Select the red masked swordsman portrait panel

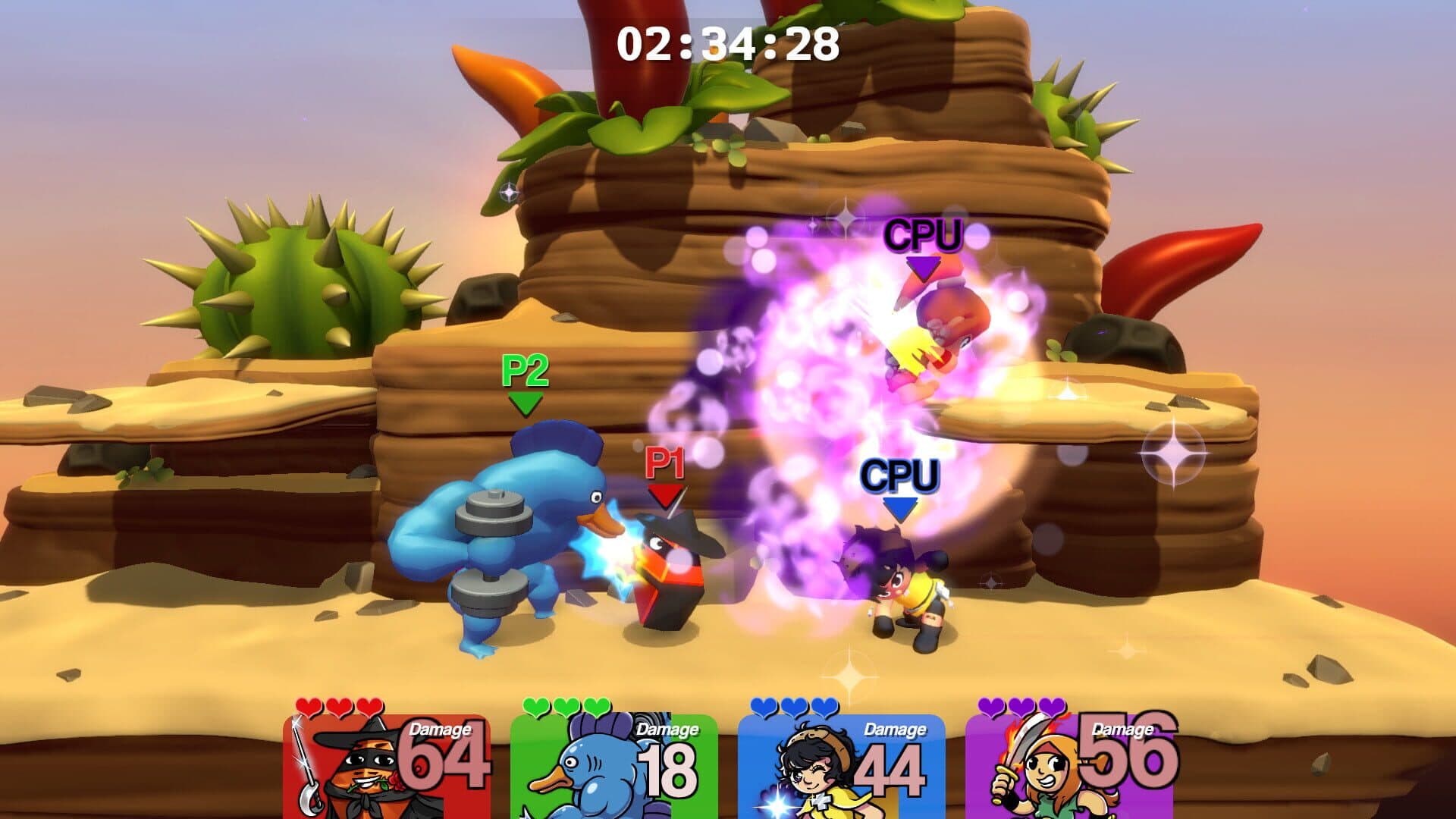pos(356,770)
